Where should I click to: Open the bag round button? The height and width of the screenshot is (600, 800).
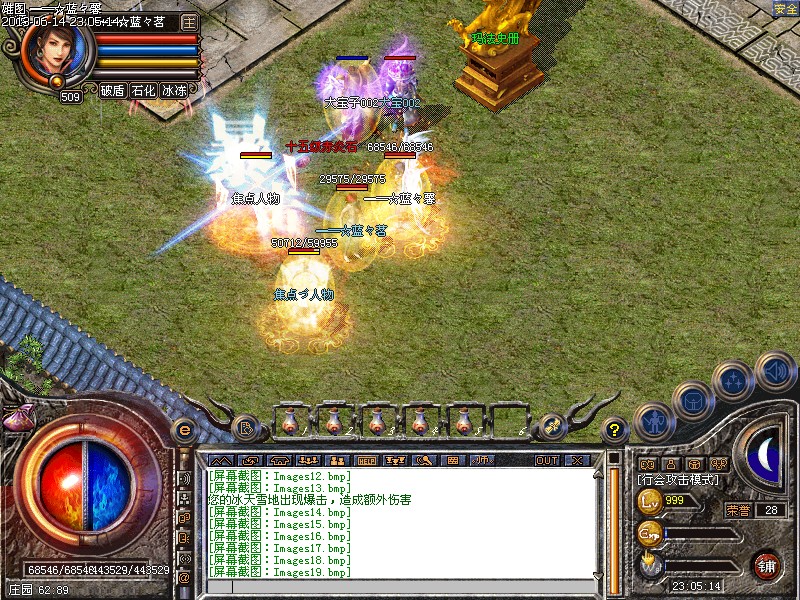[x=693, y=402]
